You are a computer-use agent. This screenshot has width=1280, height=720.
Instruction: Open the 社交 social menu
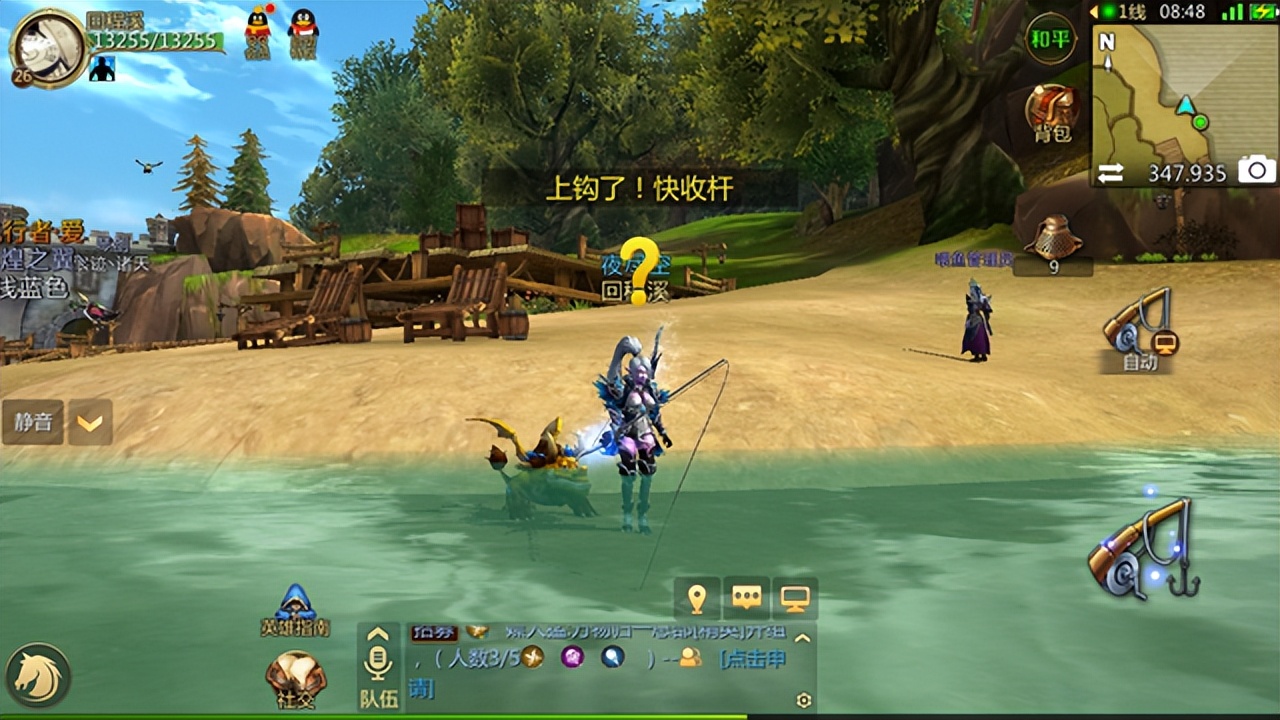296,680
